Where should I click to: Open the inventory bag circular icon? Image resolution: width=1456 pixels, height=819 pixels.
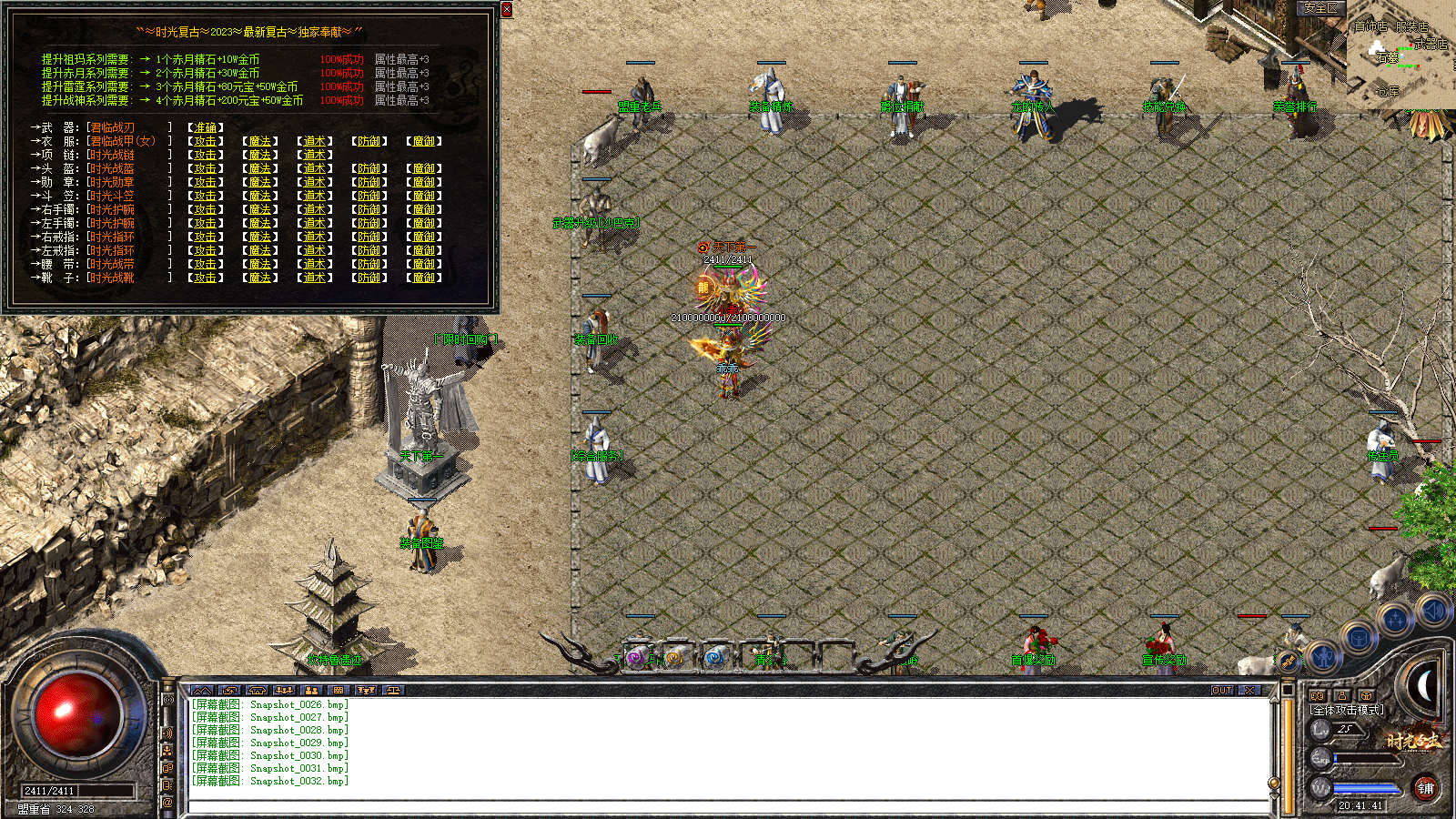[x=1359, y=637]
